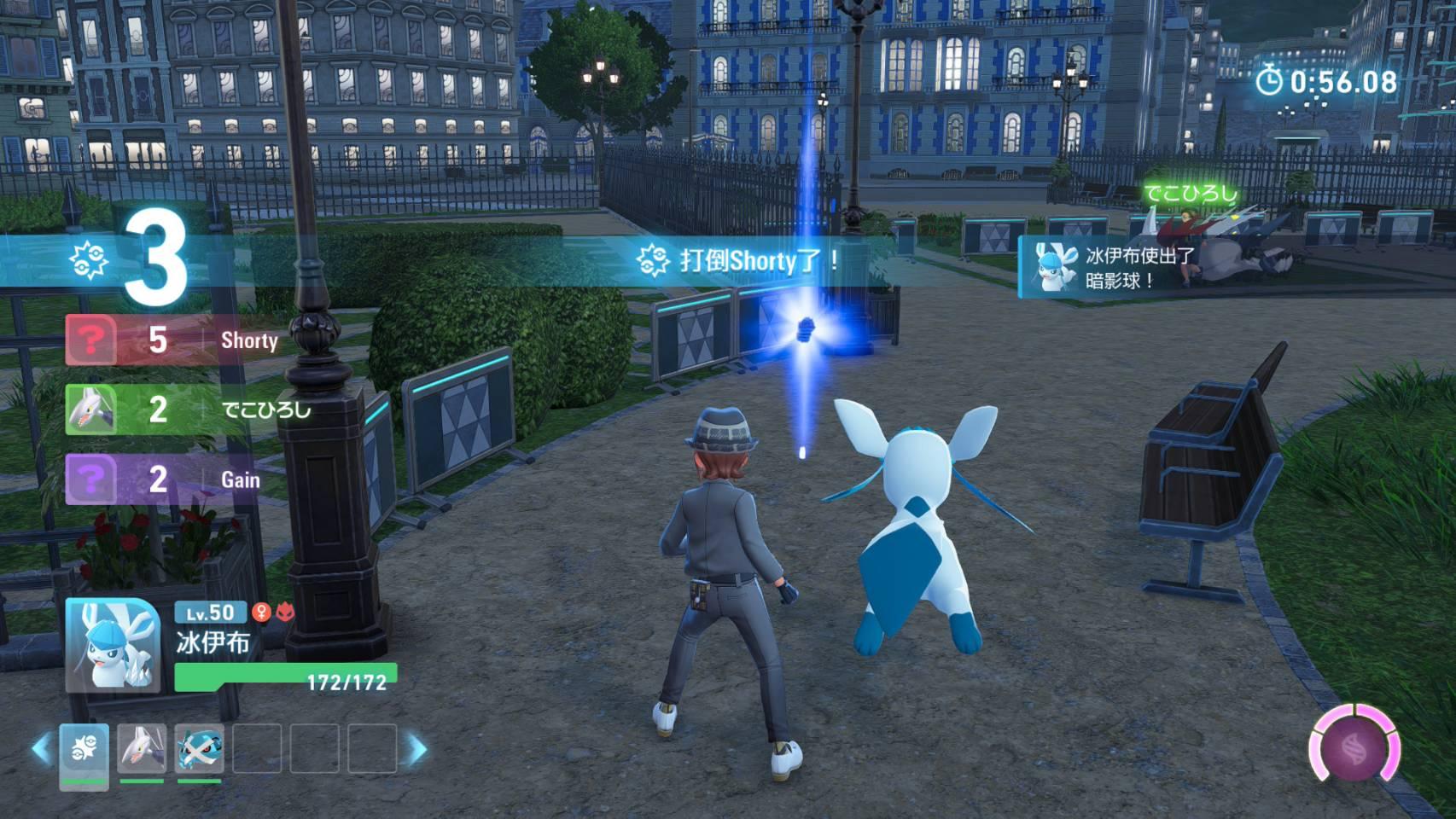Viewport: 1456px width, 819px height.
Task: Activate the pink Mega Evolution gauge icon
Action: pos(1354,744)
